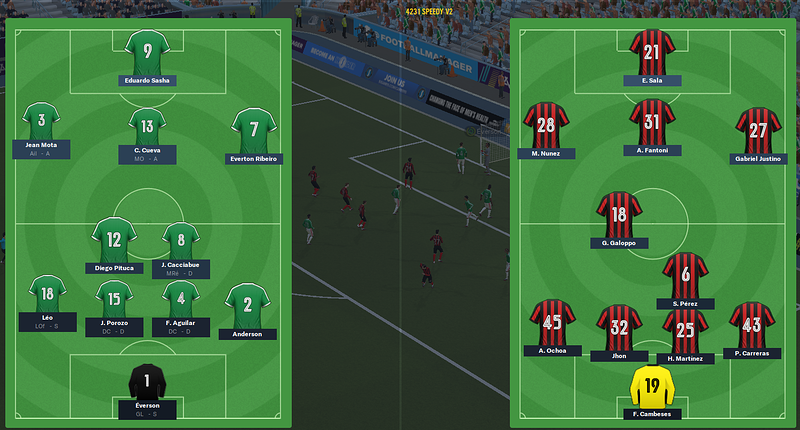Pick A. Ochoa's number 45 shirt
800x430 pixels.
553,323
